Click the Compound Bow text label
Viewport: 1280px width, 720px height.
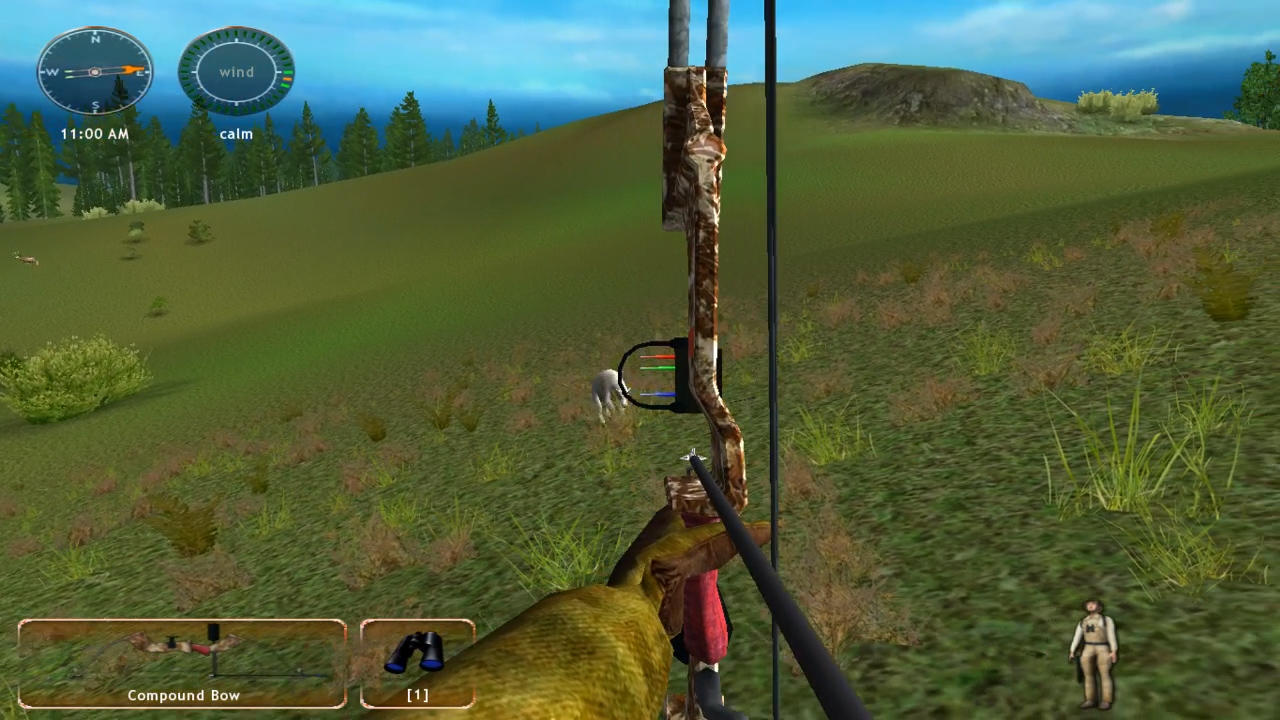[183, 695]
